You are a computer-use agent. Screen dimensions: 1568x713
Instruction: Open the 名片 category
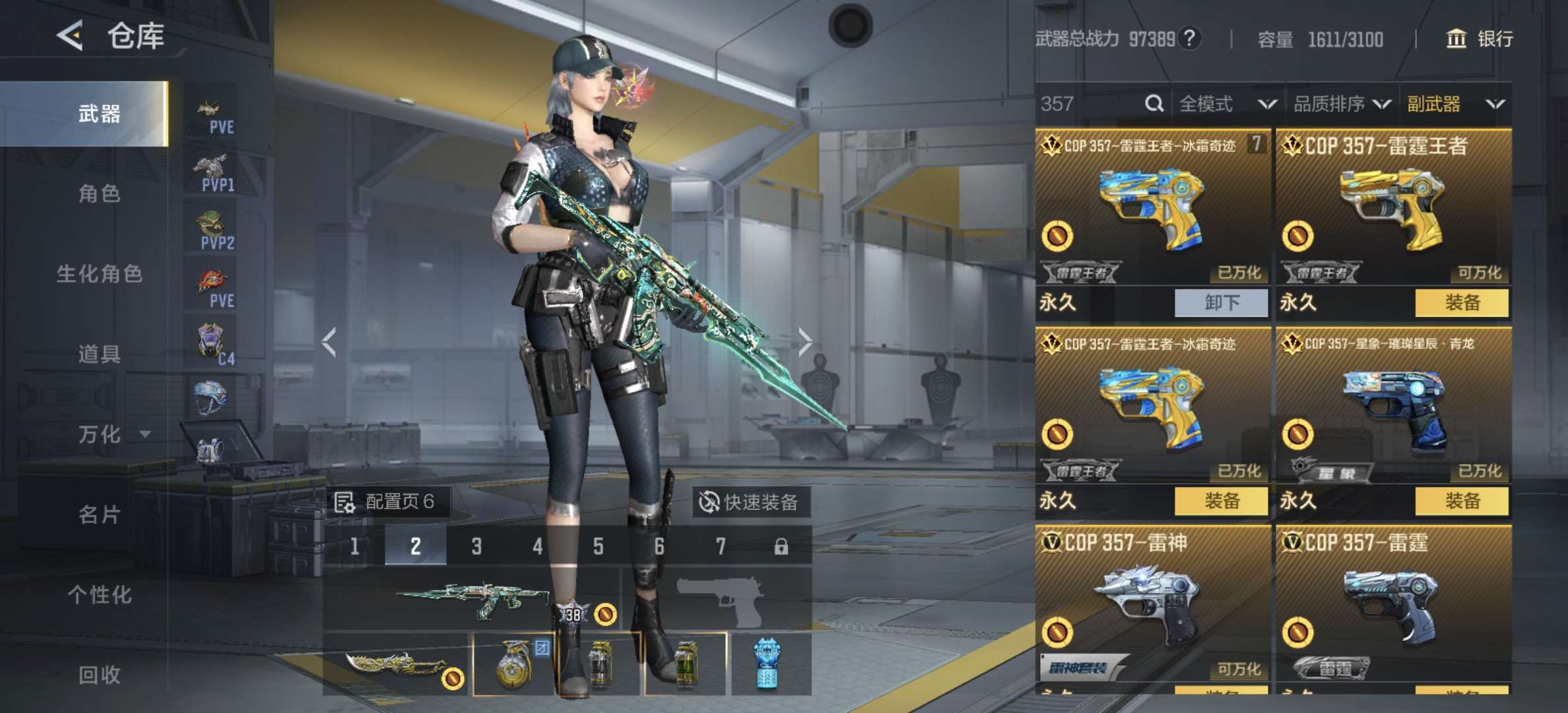click(99, 514)
